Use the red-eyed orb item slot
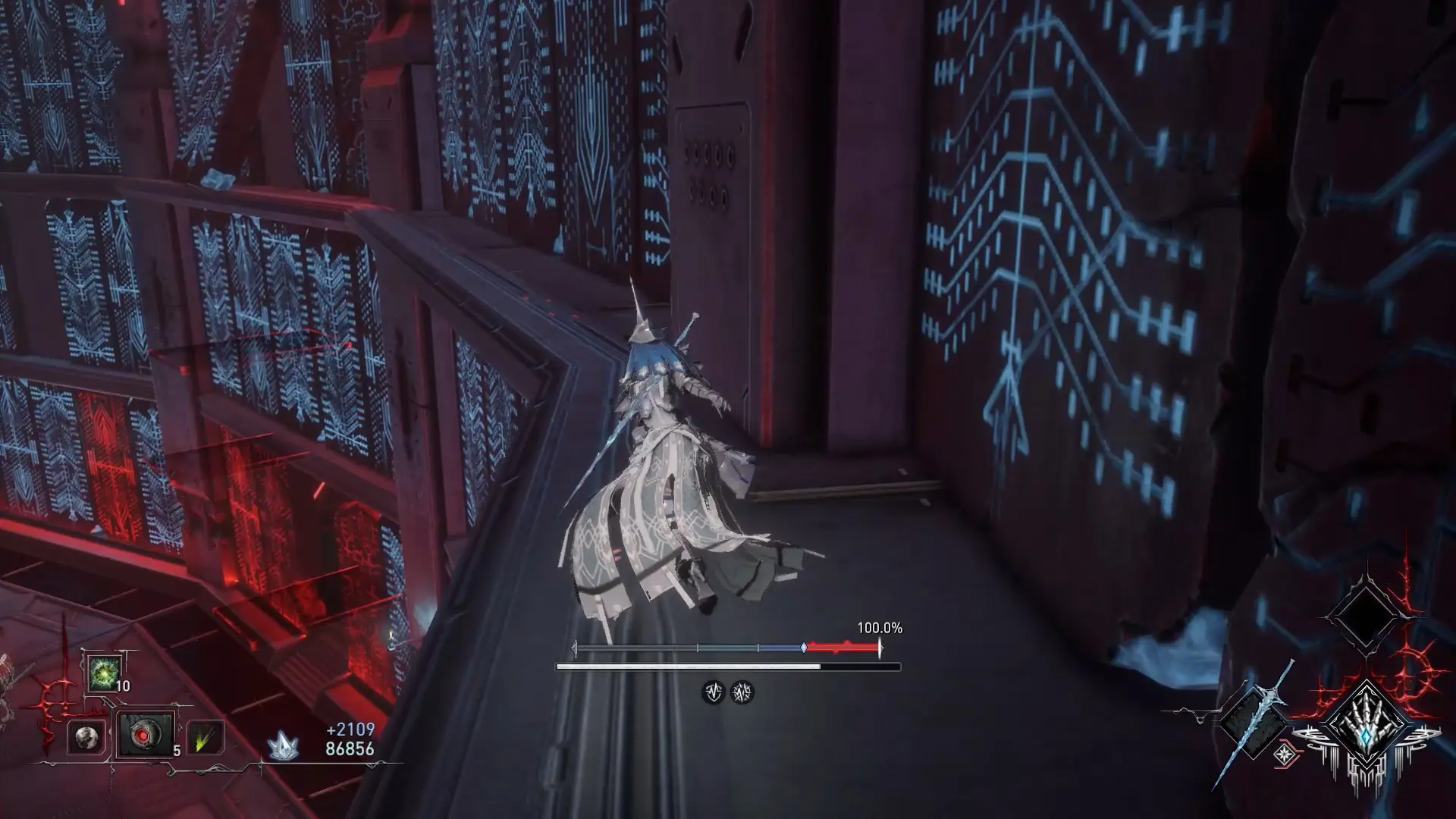The width and height of the screenshot is (1456, 819). (144, 735)
